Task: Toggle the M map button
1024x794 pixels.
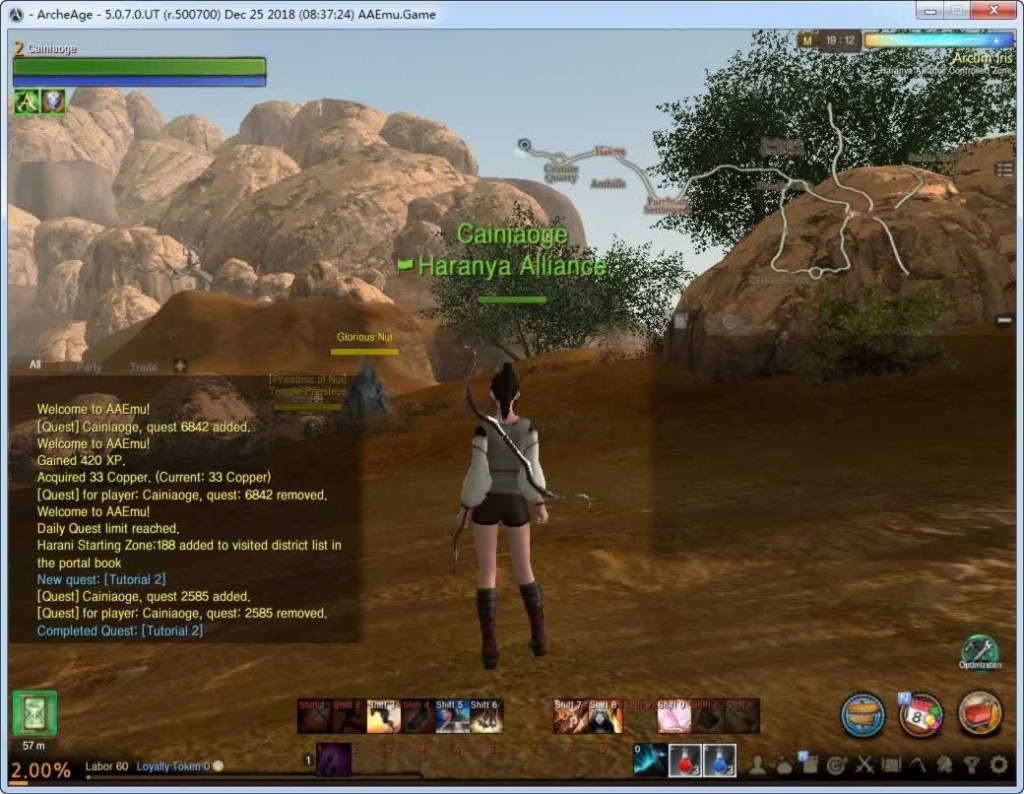Action: 806,41
